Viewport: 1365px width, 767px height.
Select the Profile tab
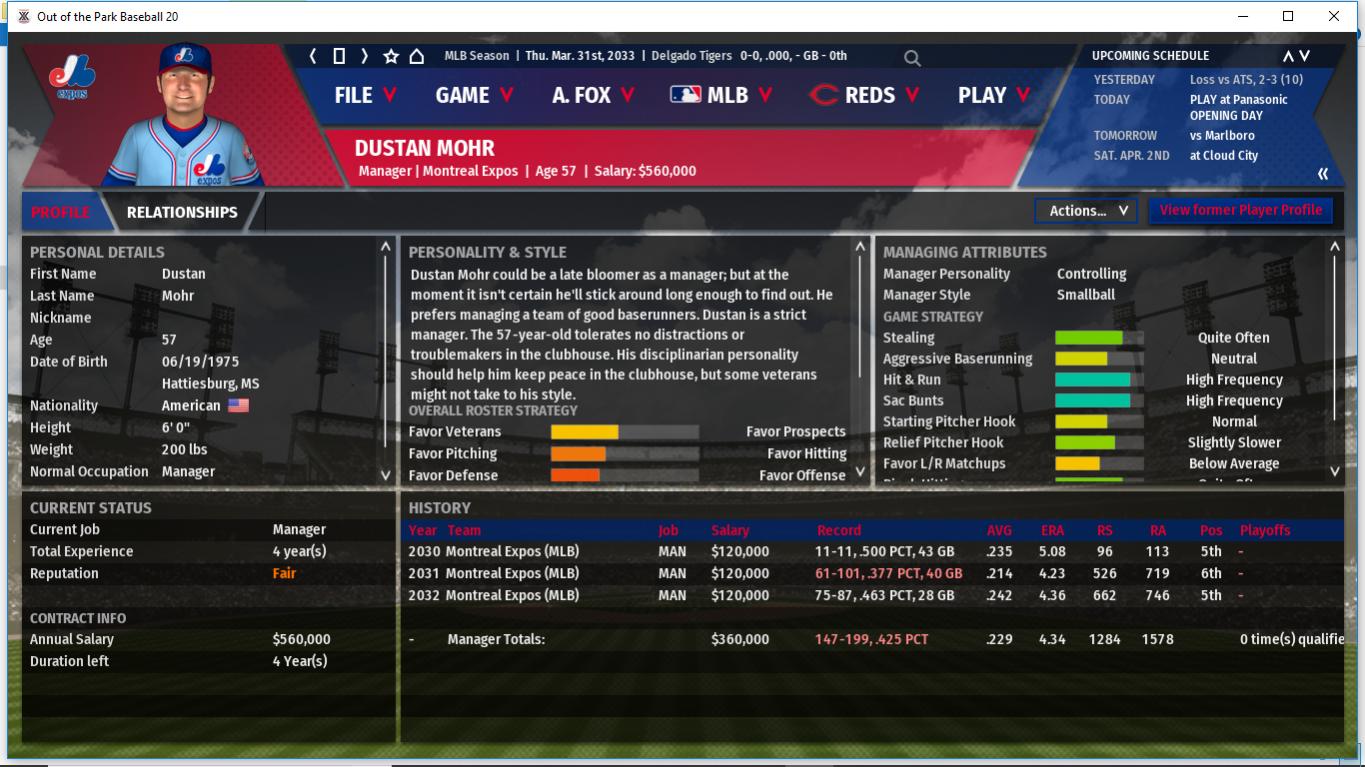(x=60, y=212)
